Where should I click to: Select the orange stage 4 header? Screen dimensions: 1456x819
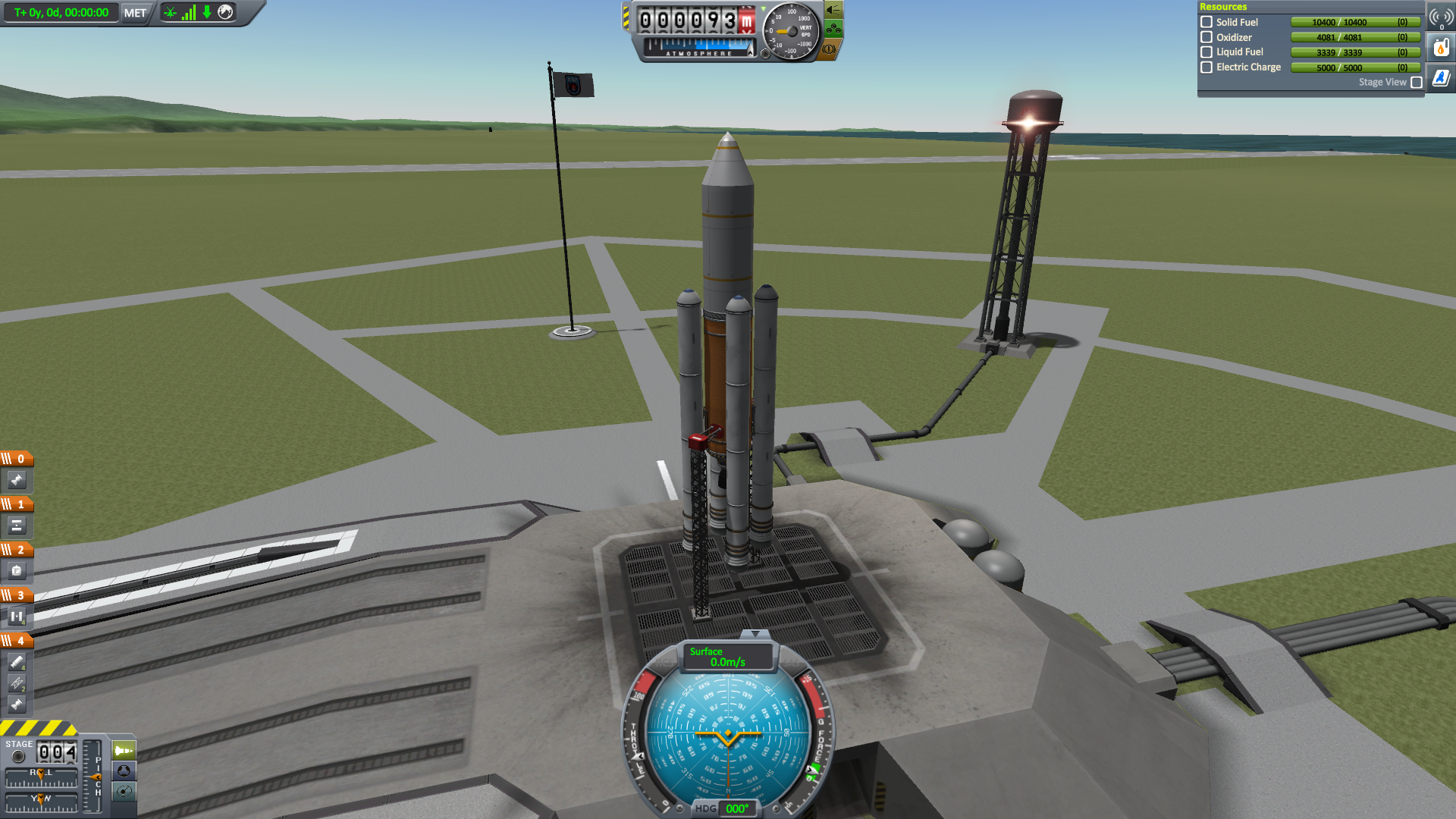click(x=17, y=641)
